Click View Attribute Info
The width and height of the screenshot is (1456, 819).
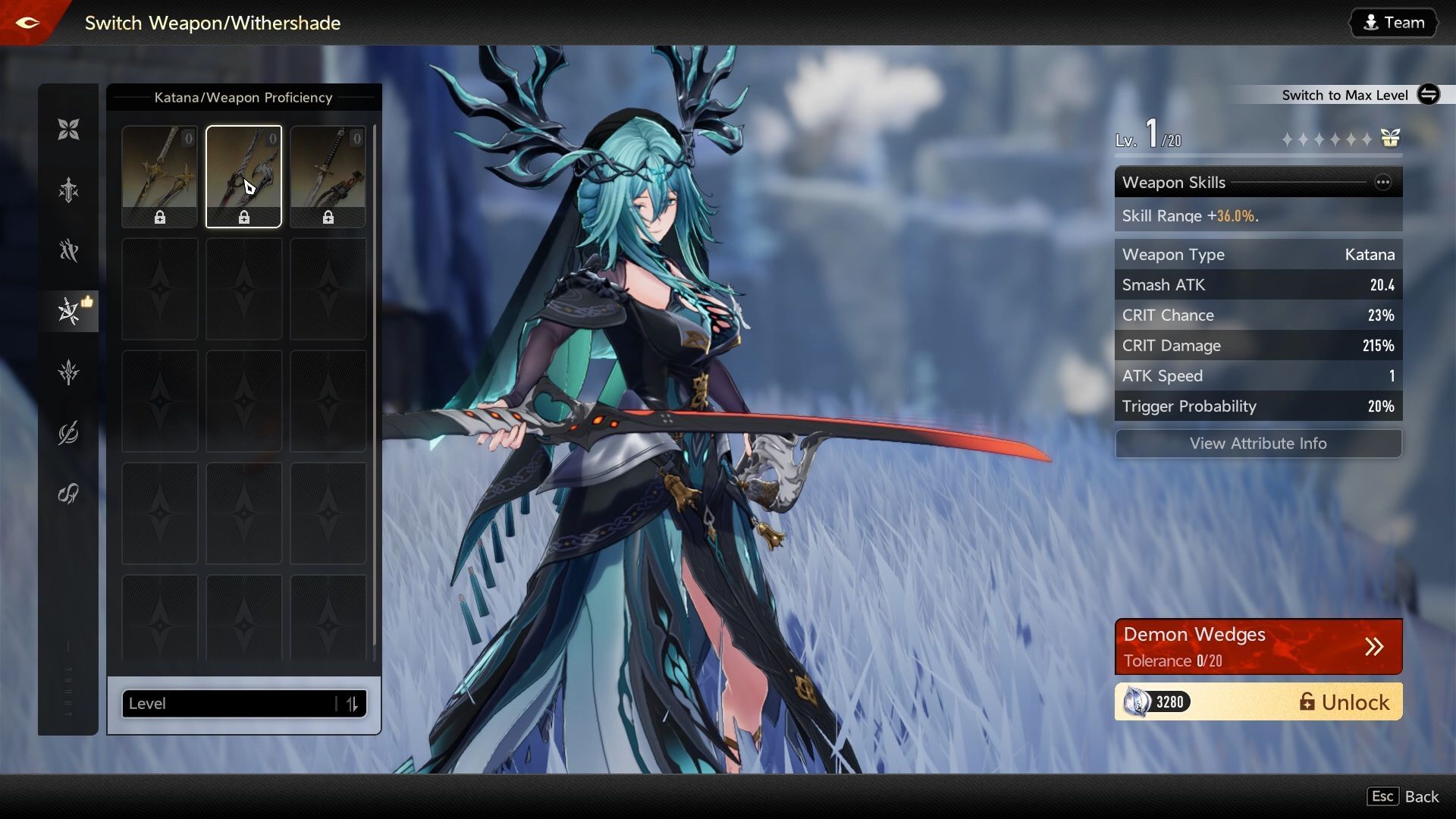coord(1258,444)
